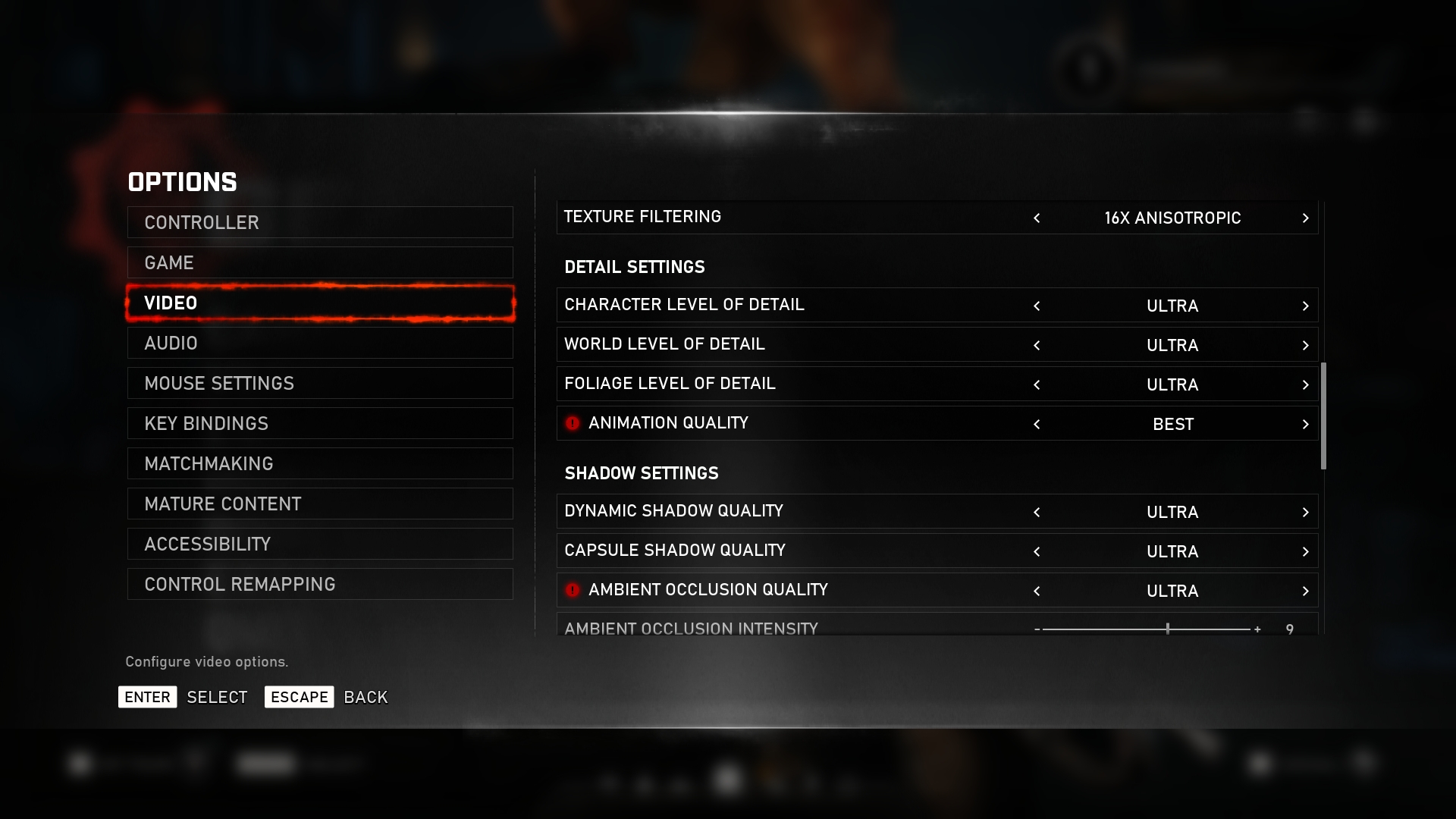This screenshot has width=1456, height=819.
Task: Decrease Ambient Occlusion Quality
Action: [x=1037, y=591]
